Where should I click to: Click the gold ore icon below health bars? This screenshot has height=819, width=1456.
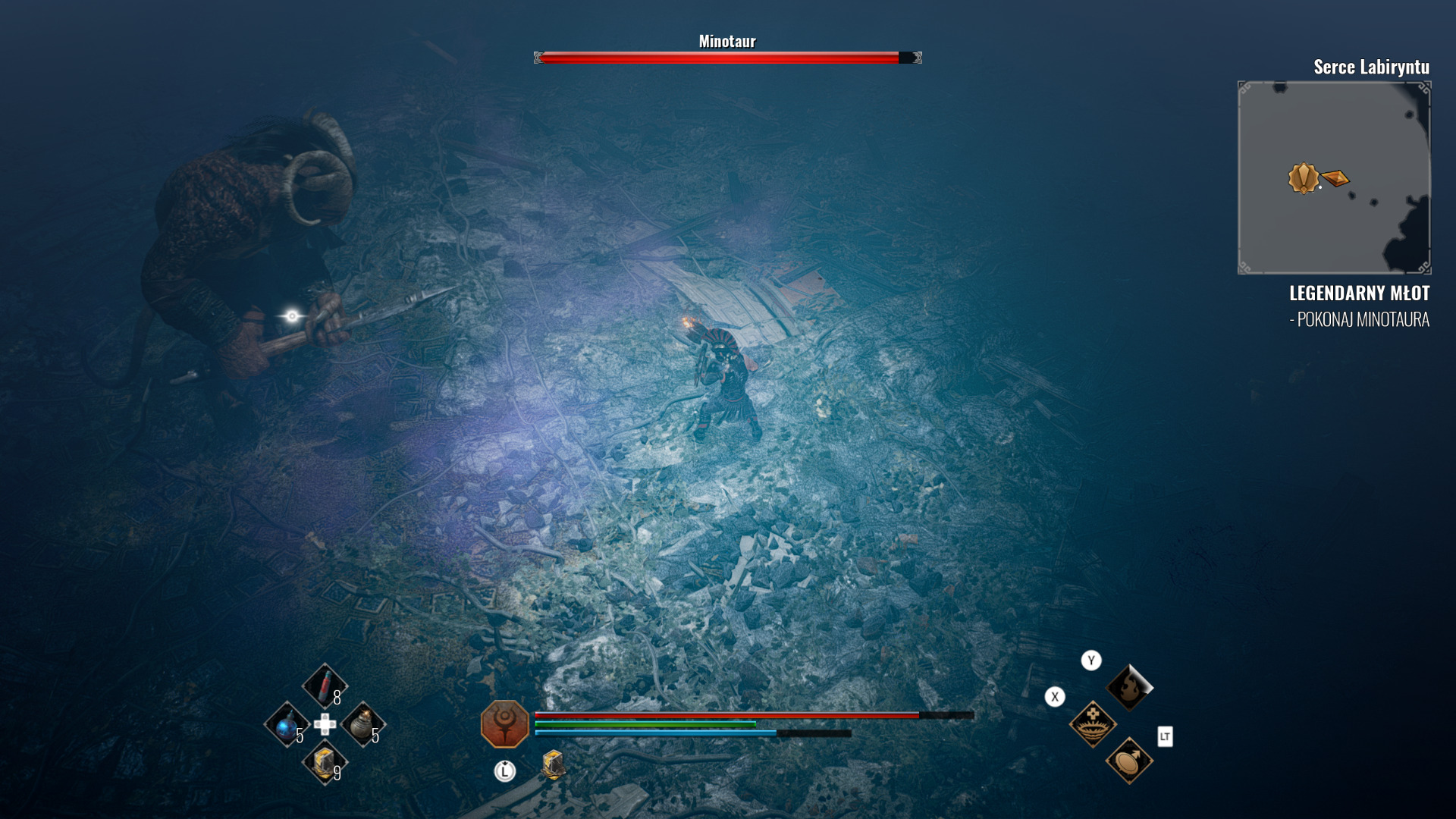pyautogui.click(x=553, y=765)
